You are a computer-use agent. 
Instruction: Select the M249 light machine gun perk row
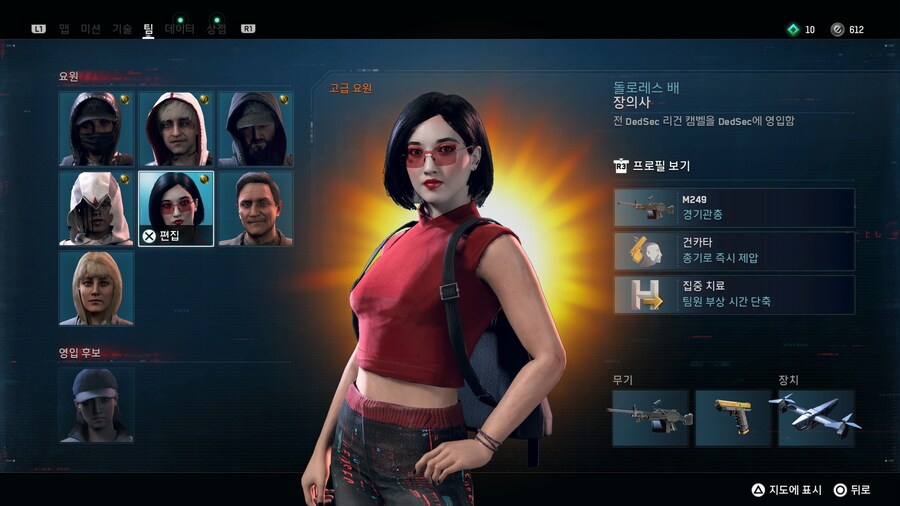click(x=735, y=208)
